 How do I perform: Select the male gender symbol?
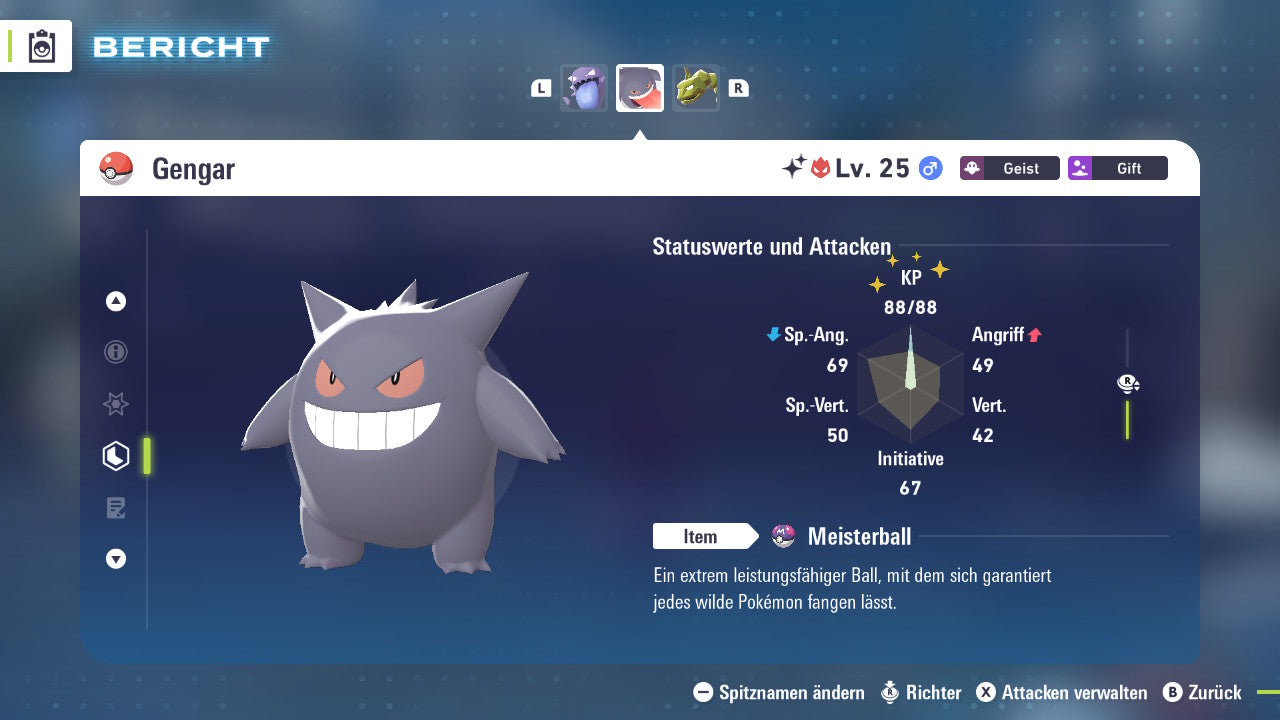tap(929, 169)
